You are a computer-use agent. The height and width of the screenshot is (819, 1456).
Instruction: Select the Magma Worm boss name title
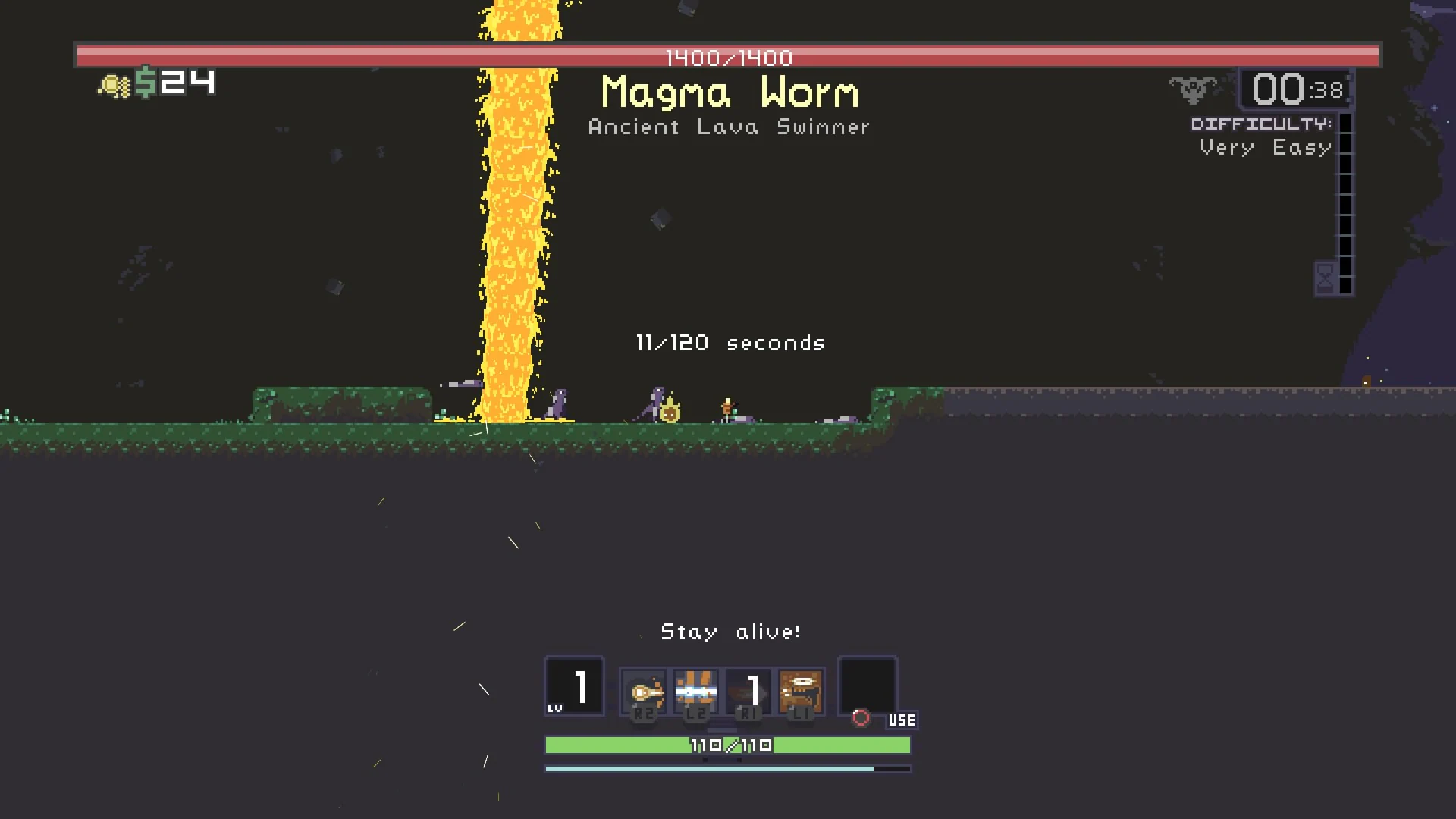pos(730,93)
